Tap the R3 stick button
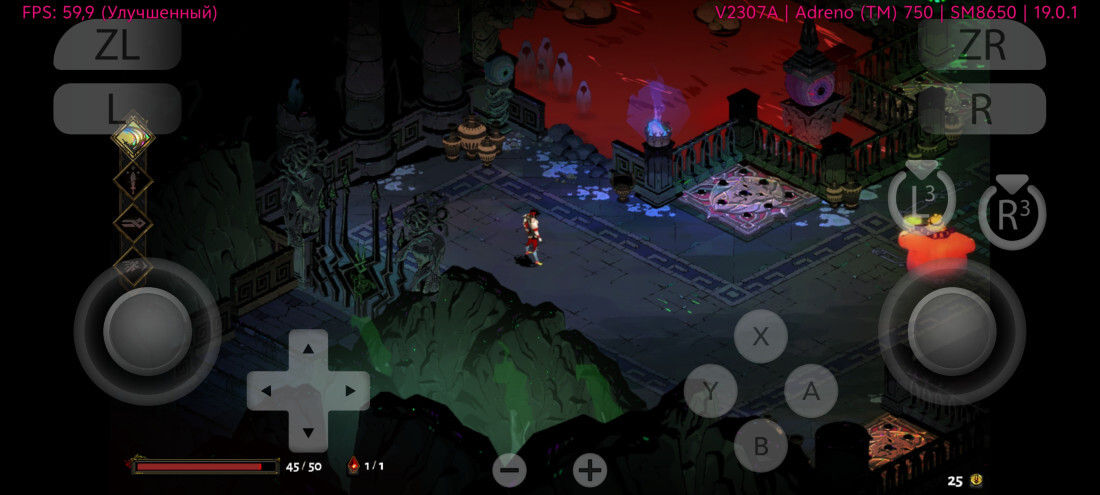The width and height of the screenshot is (1100, 495). point(1012,214)
